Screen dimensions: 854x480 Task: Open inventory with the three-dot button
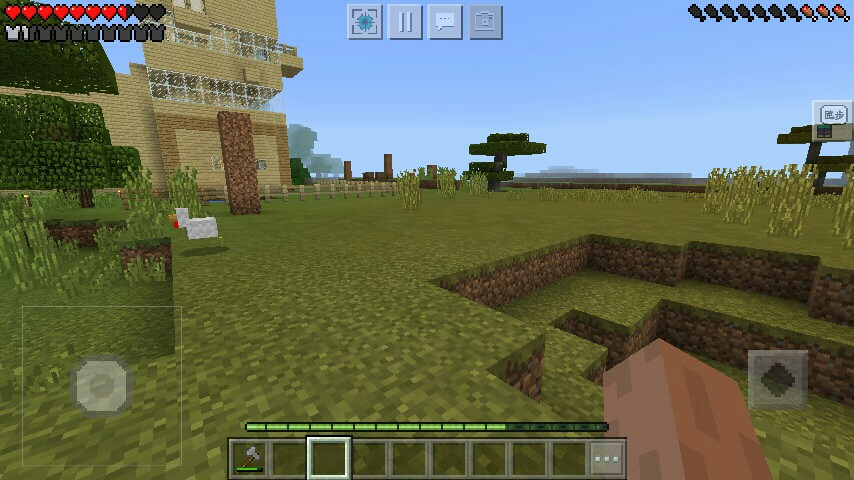coord(606,459)
